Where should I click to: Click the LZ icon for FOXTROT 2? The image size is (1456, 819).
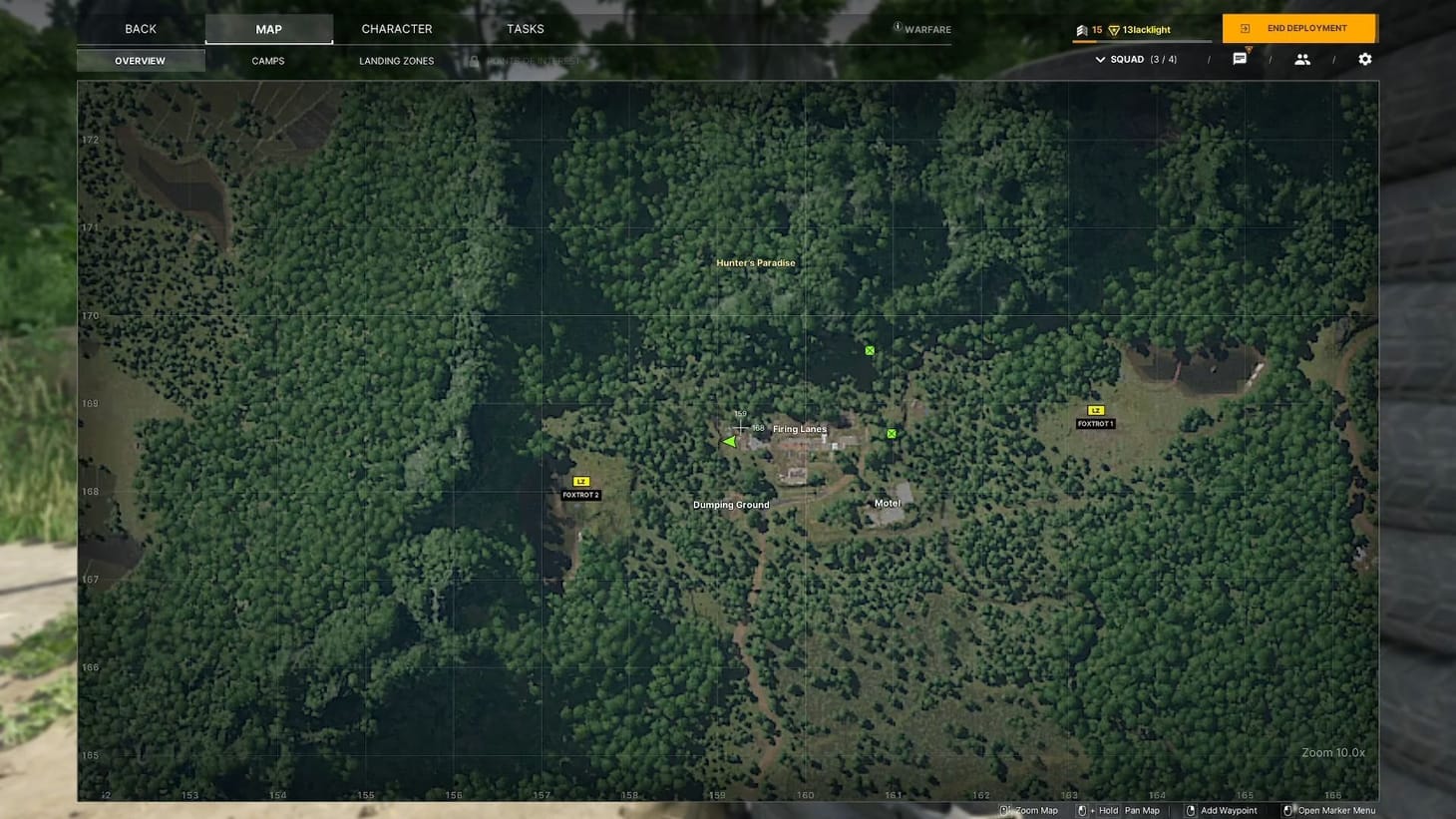pos(579,482)
